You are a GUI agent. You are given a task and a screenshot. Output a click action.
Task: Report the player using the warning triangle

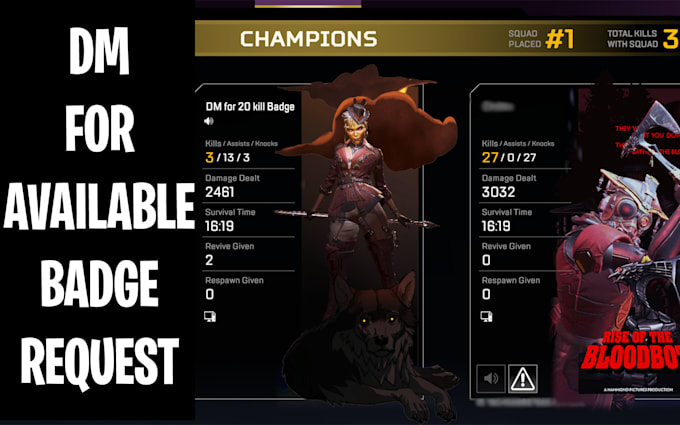[x=522, y=379]
